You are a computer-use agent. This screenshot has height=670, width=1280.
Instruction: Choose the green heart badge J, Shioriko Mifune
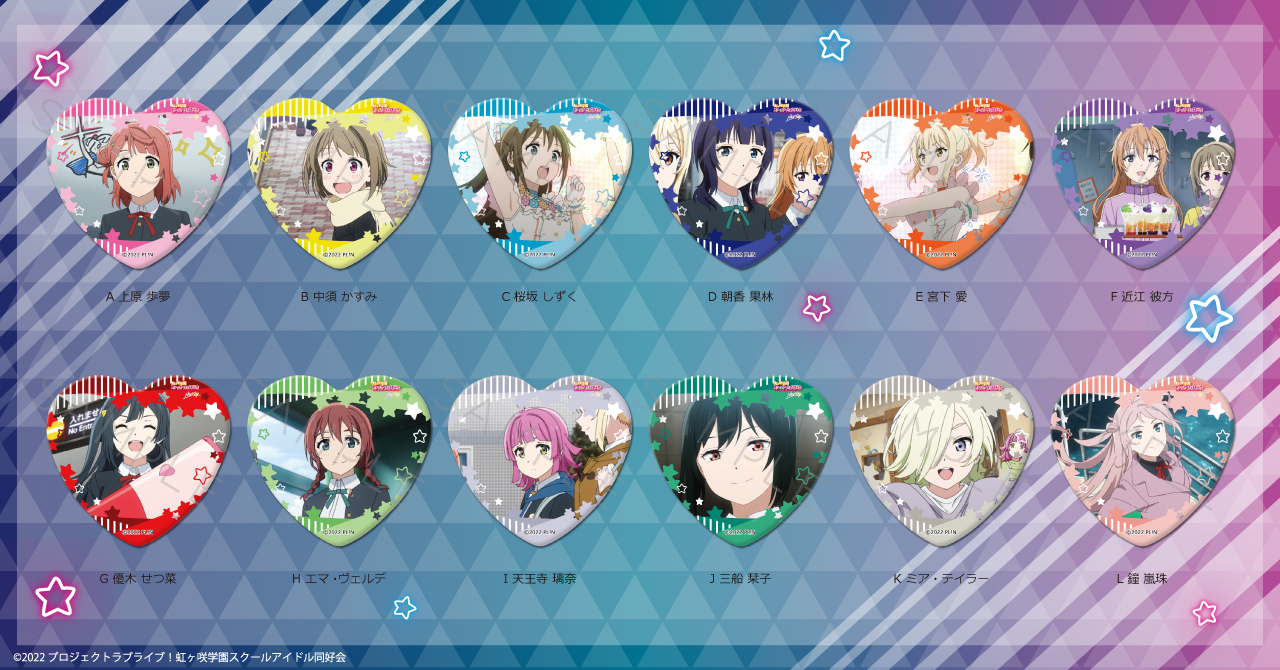click(x=741, y=460)
